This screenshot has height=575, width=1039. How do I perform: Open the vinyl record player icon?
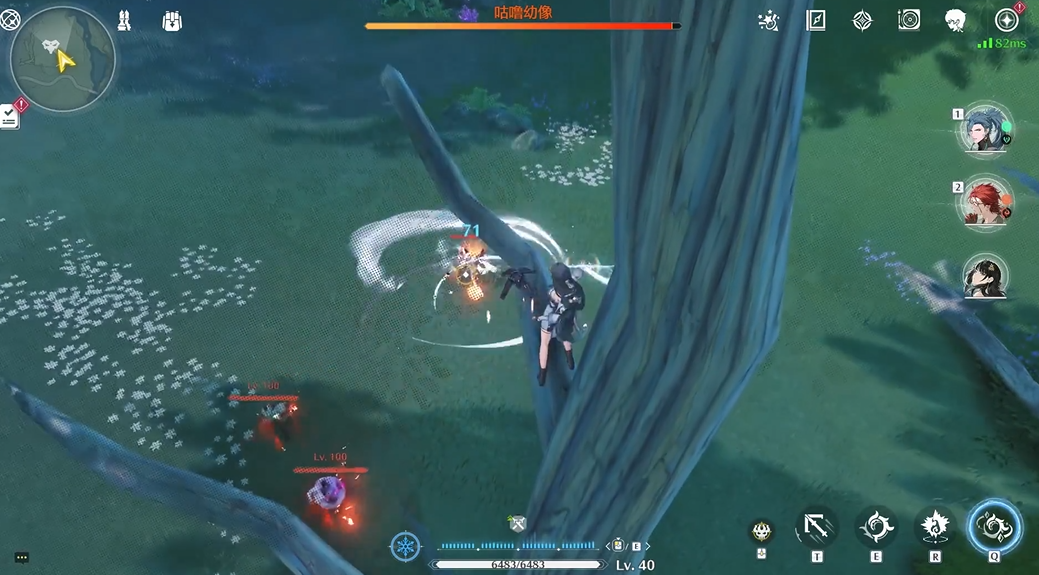click(x=909, y=21)
